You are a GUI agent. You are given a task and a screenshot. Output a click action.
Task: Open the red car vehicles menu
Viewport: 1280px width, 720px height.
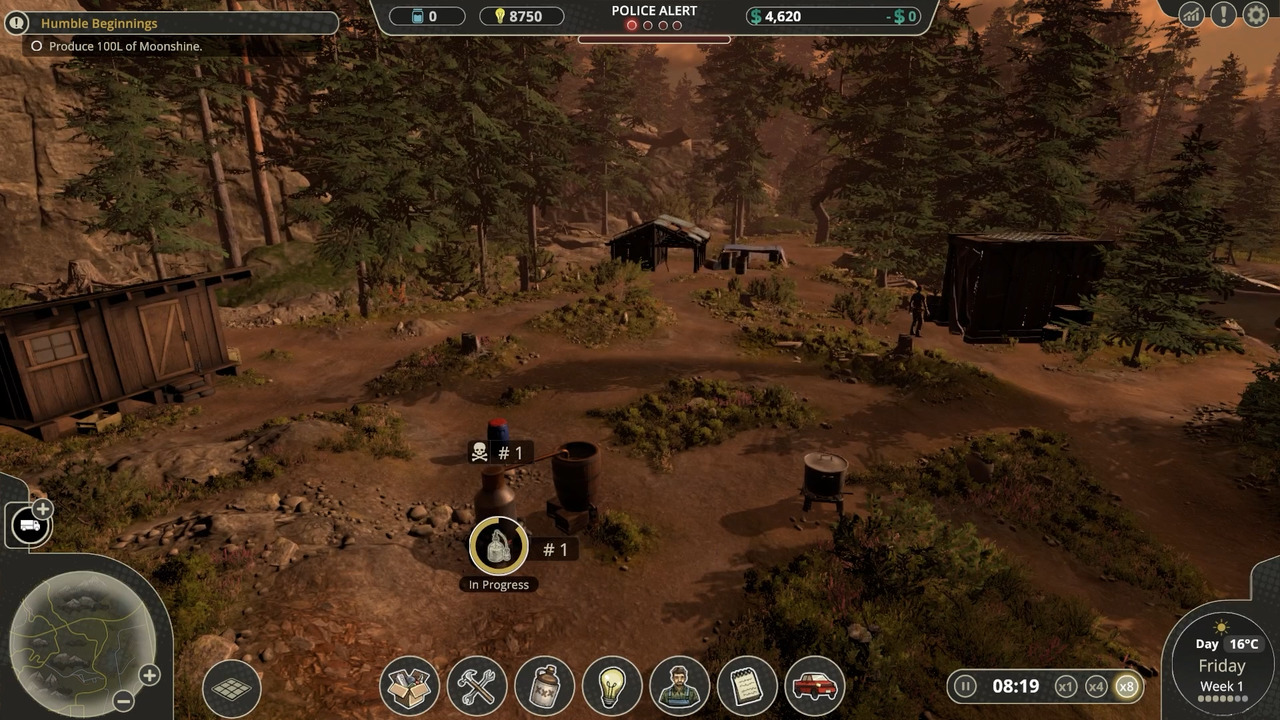point(815,687)
